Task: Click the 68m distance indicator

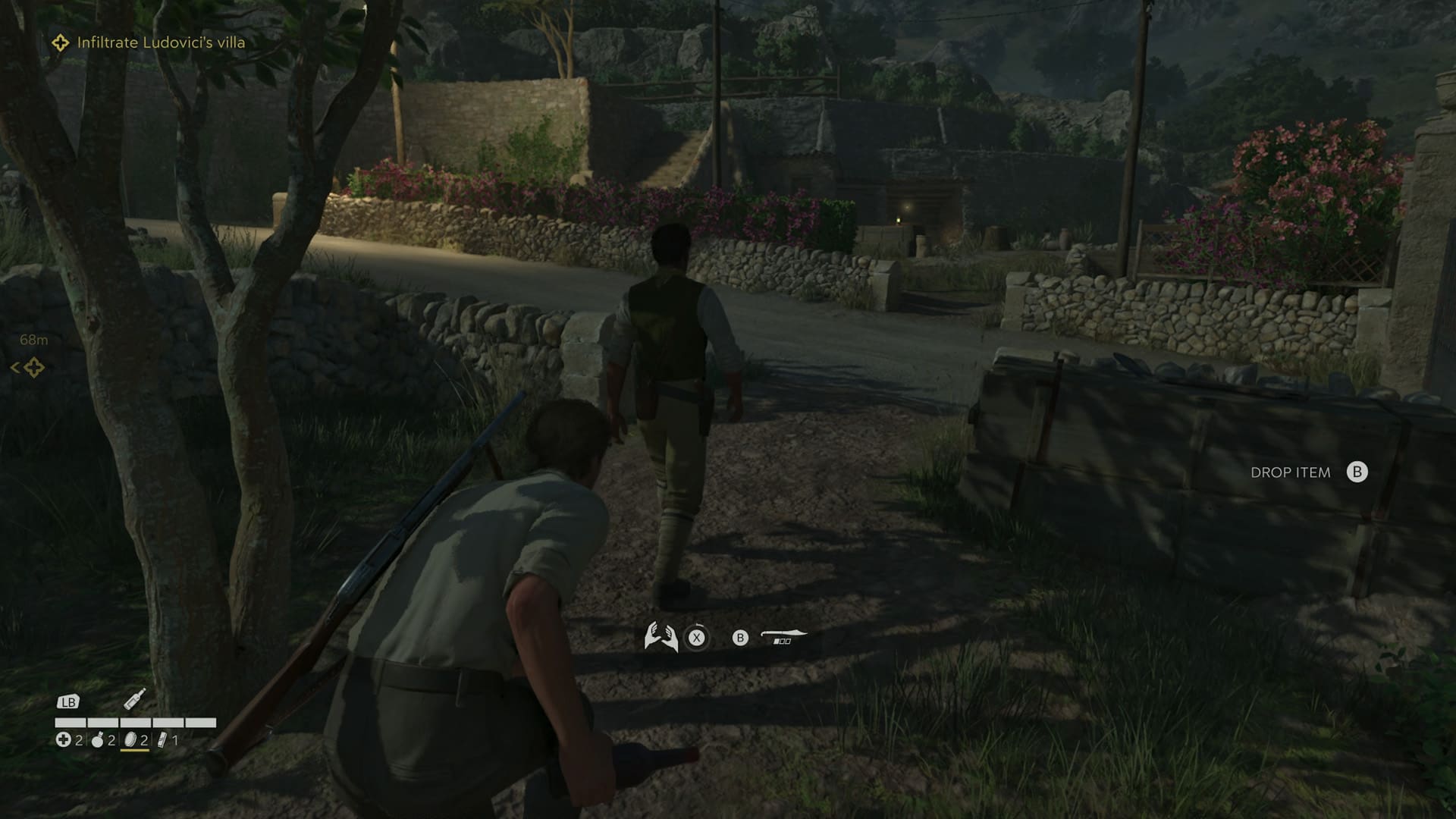Action: pyautogui.click(x=34, y=340)
